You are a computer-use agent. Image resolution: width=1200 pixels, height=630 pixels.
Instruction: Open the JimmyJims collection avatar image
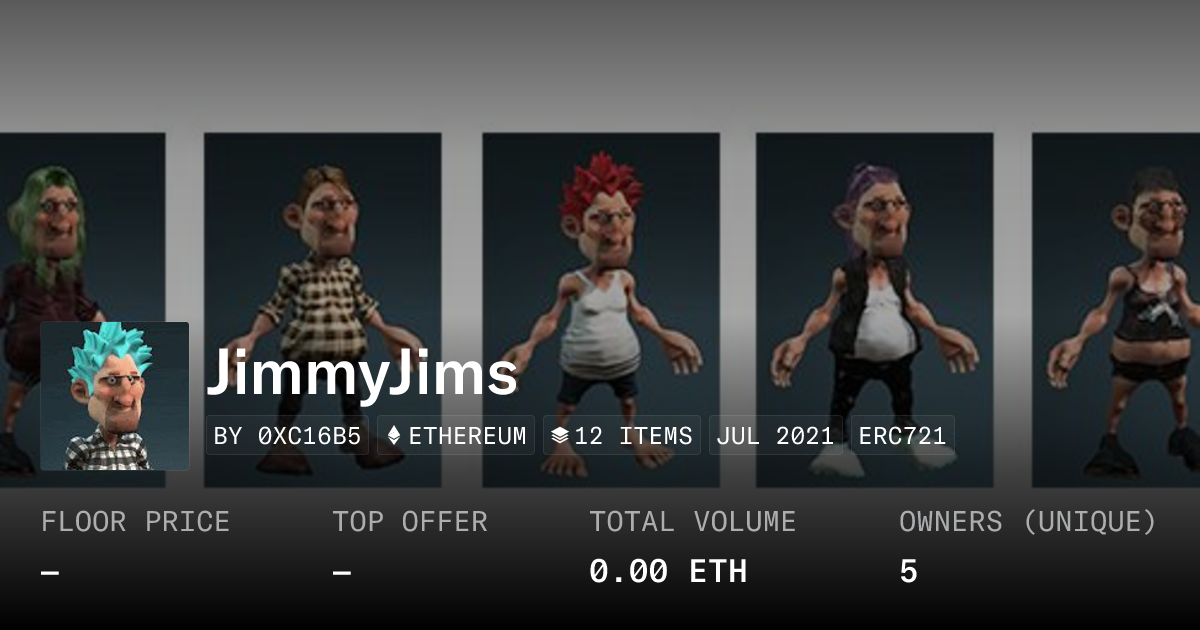point(115,396)
